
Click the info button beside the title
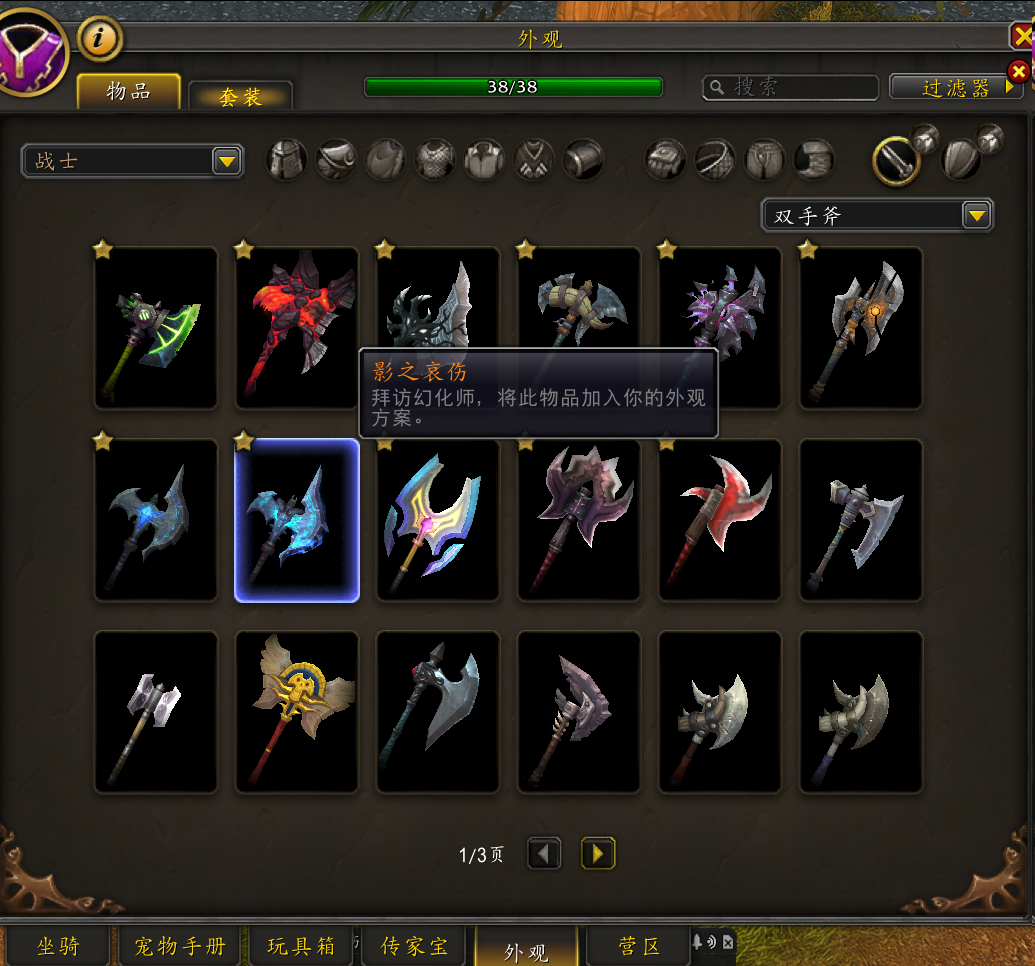point(100,39)
